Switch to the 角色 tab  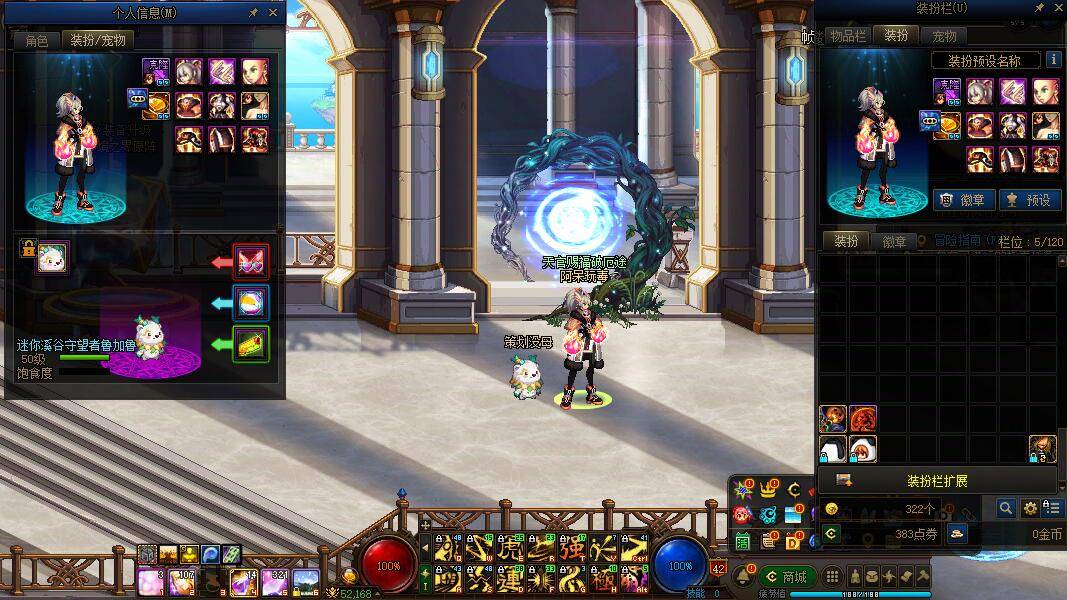pyautogui.click(x=36, y=41)
